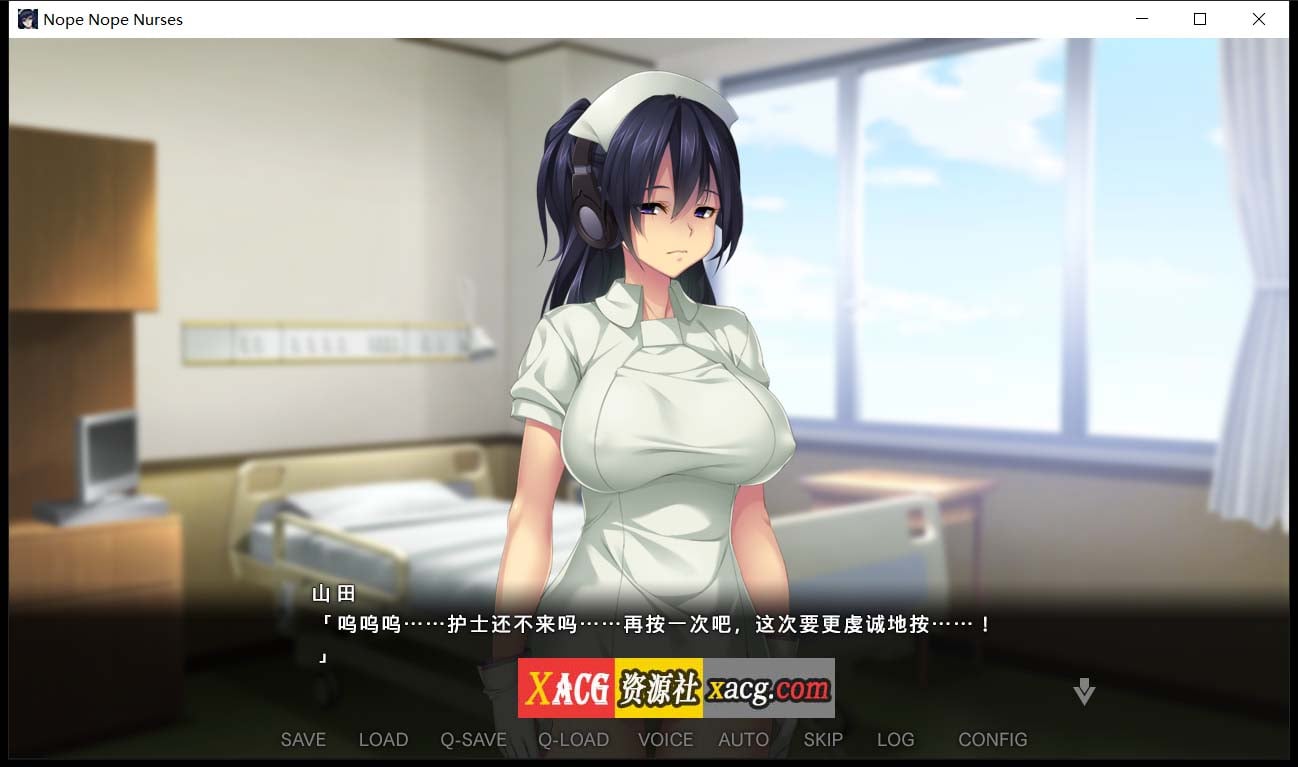
Task: Close the Nope Nope Nurses window
Action: point(1258,19)
